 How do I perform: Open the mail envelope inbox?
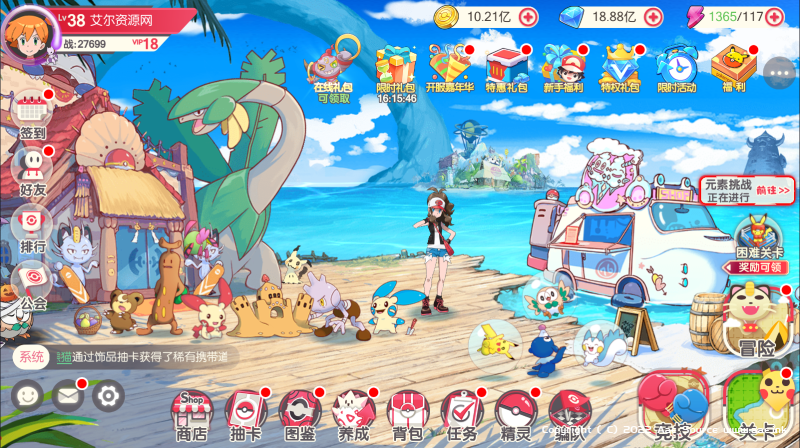coord(68,396)
